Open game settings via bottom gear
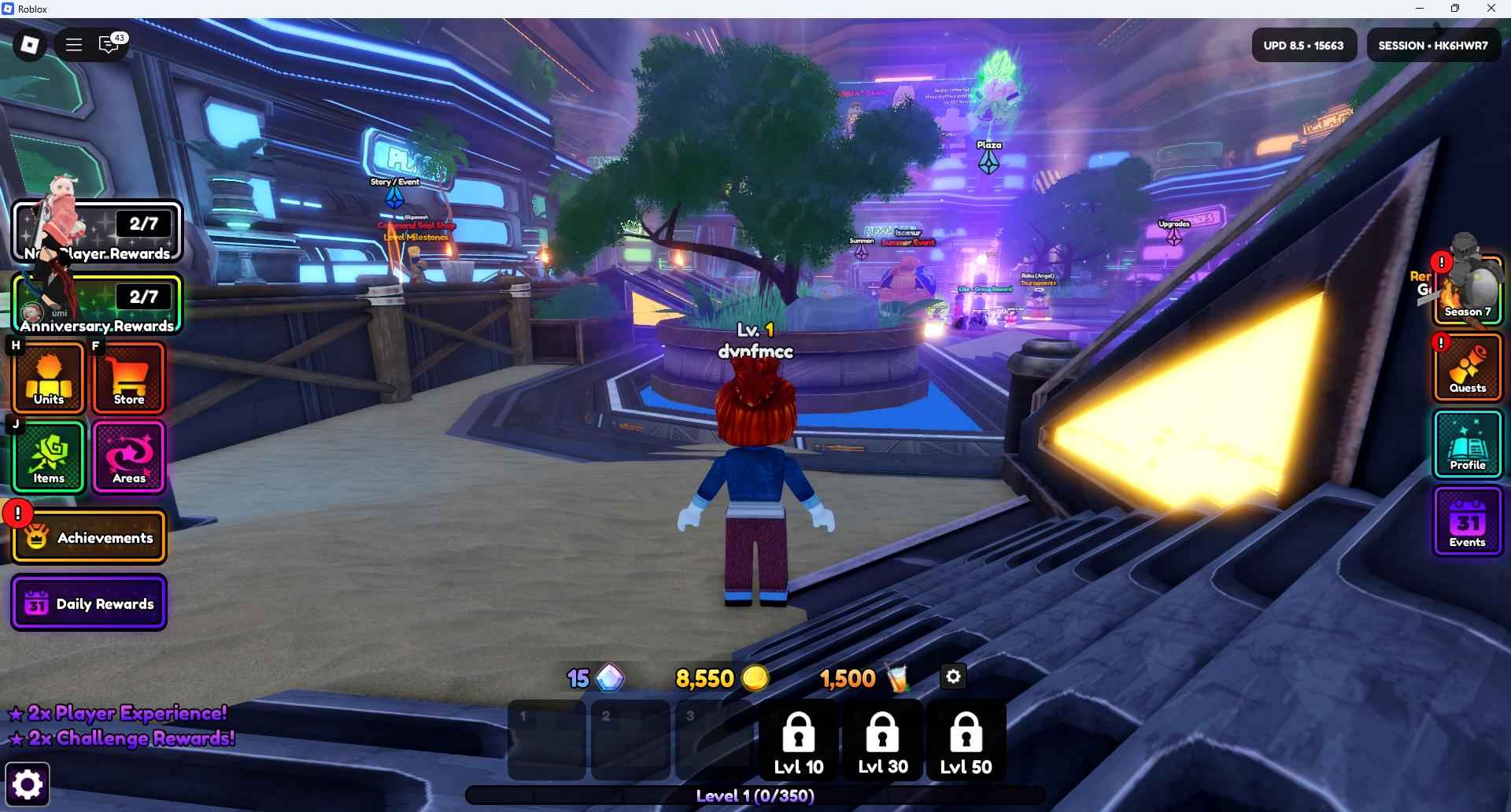Screen dimensions: 1511x812 click(26, 783)
